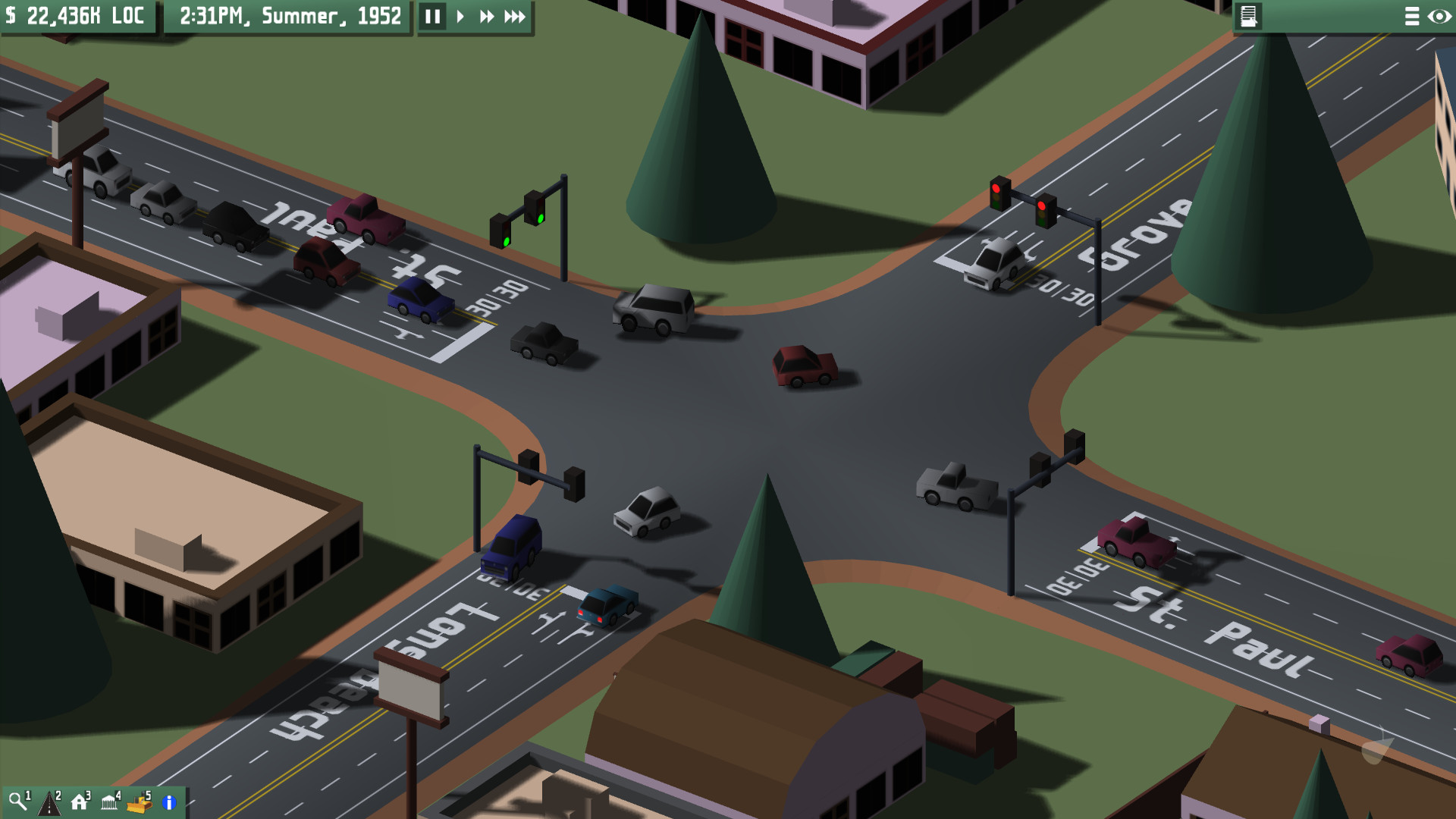This screenshot has height=819, width=1456.
Task: Select the magnifying glass query tool
Action: point(17,802)
